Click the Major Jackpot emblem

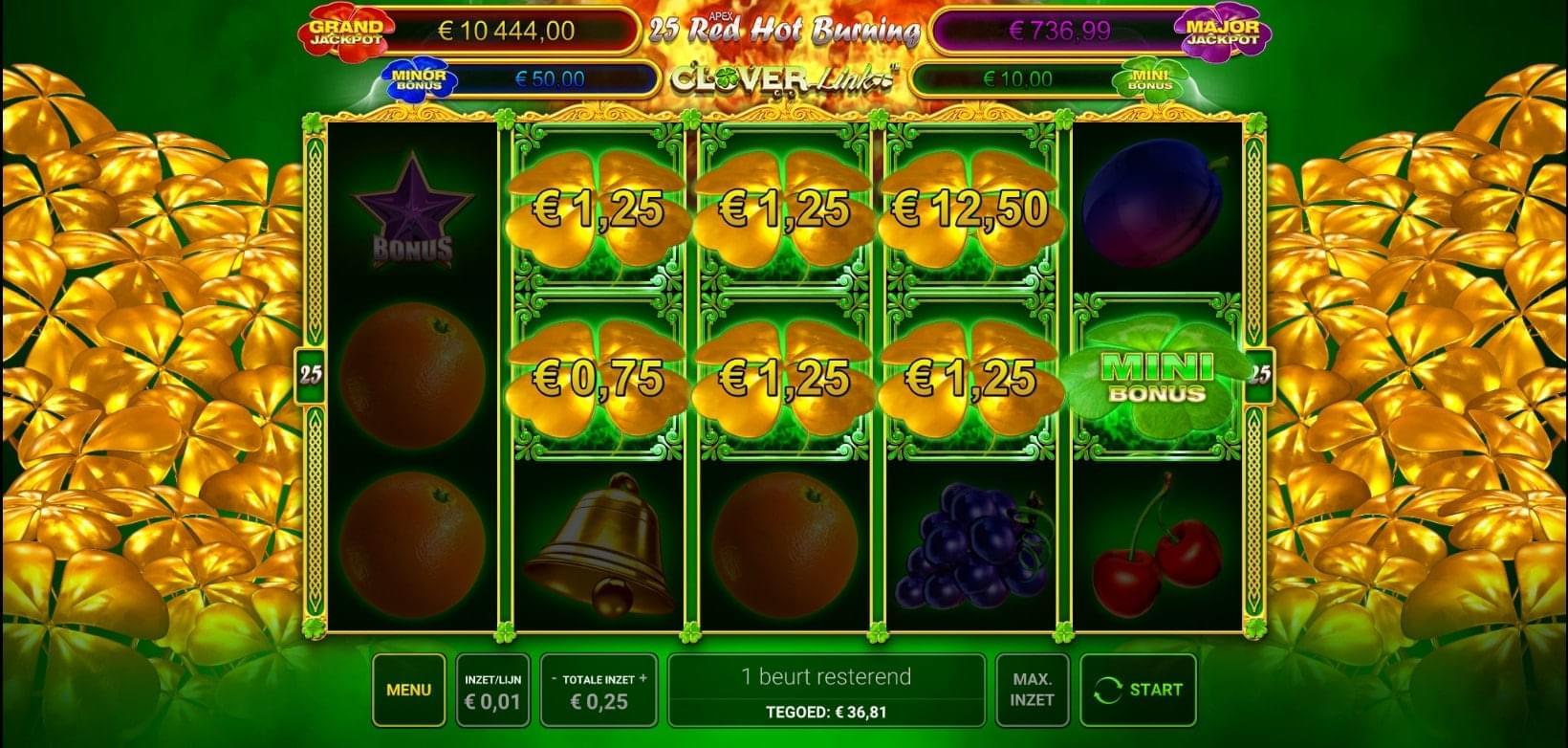pyautogui.click(x=1222, y=30)
